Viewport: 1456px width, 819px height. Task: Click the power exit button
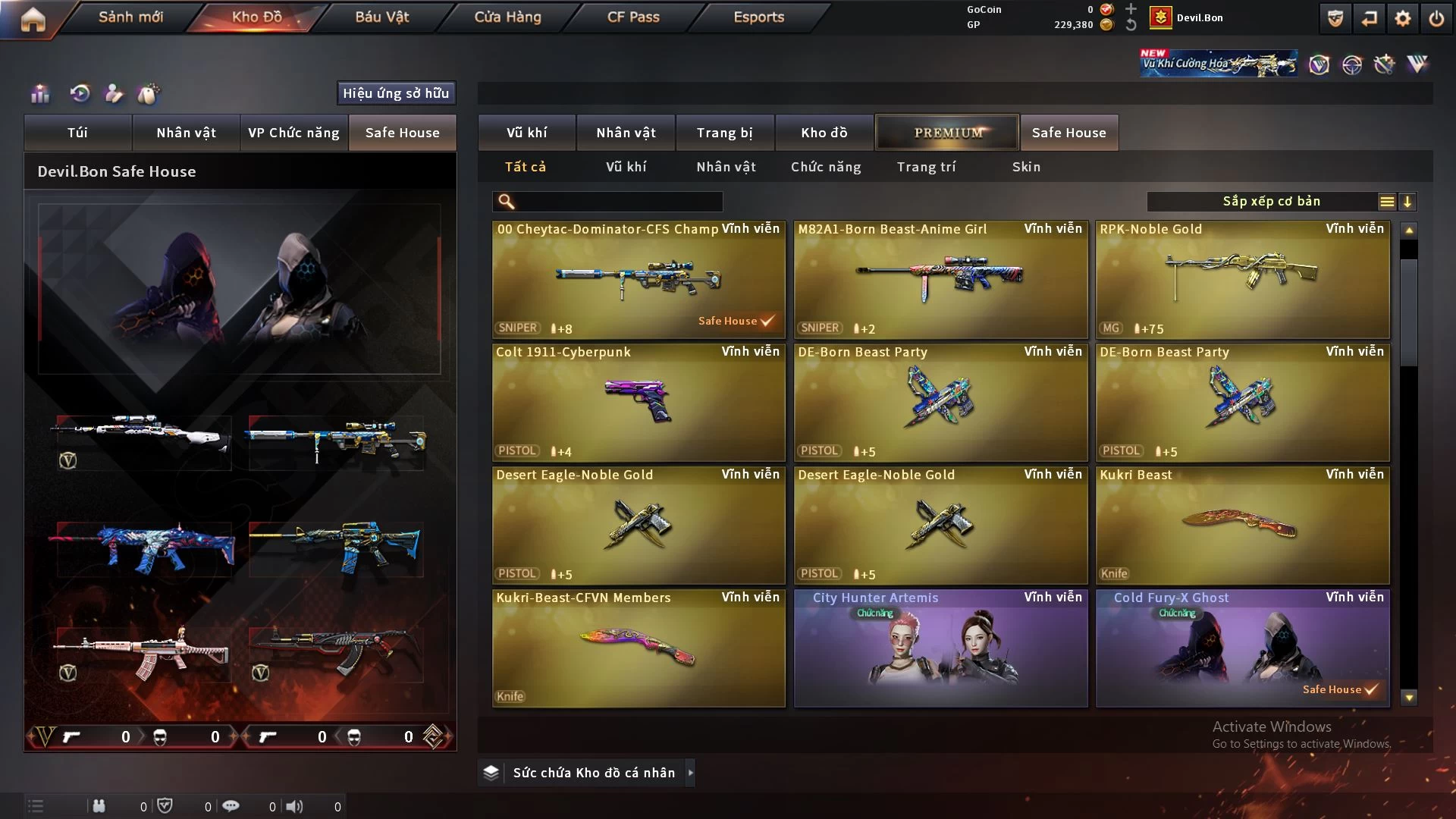coord(1436,18)
